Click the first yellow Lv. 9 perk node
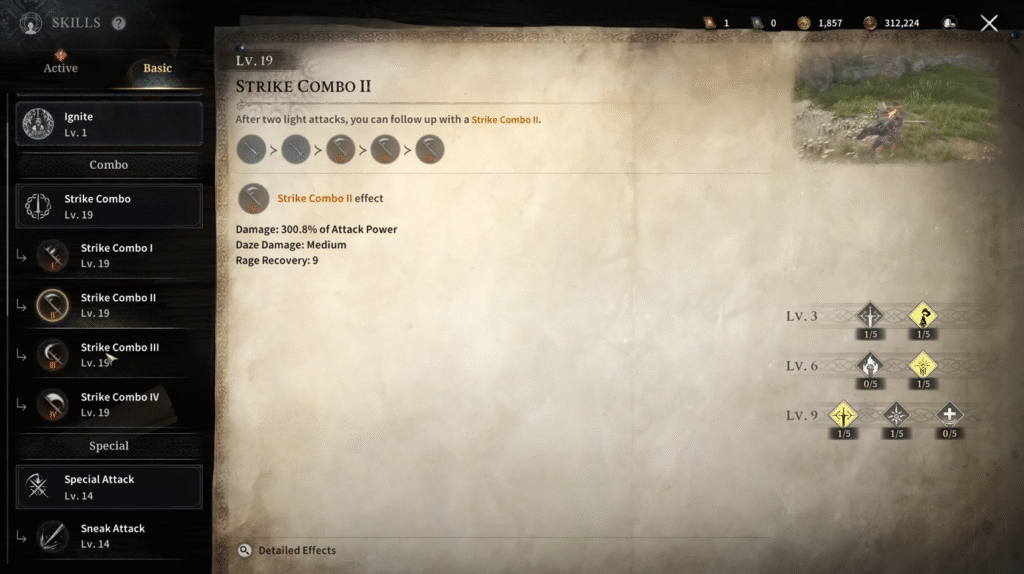Viewport: 1024px width, 574px height. [x=845, y=415]
